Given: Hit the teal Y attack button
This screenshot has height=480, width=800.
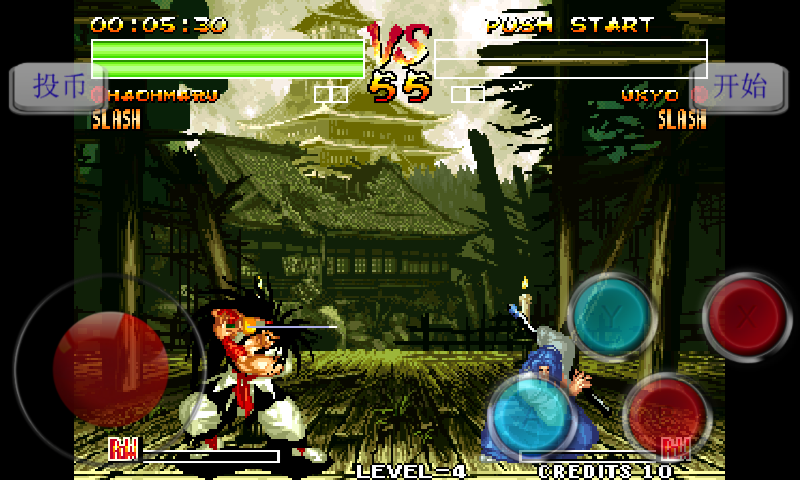Looking at the screenshot, I should tap(611, 316).
